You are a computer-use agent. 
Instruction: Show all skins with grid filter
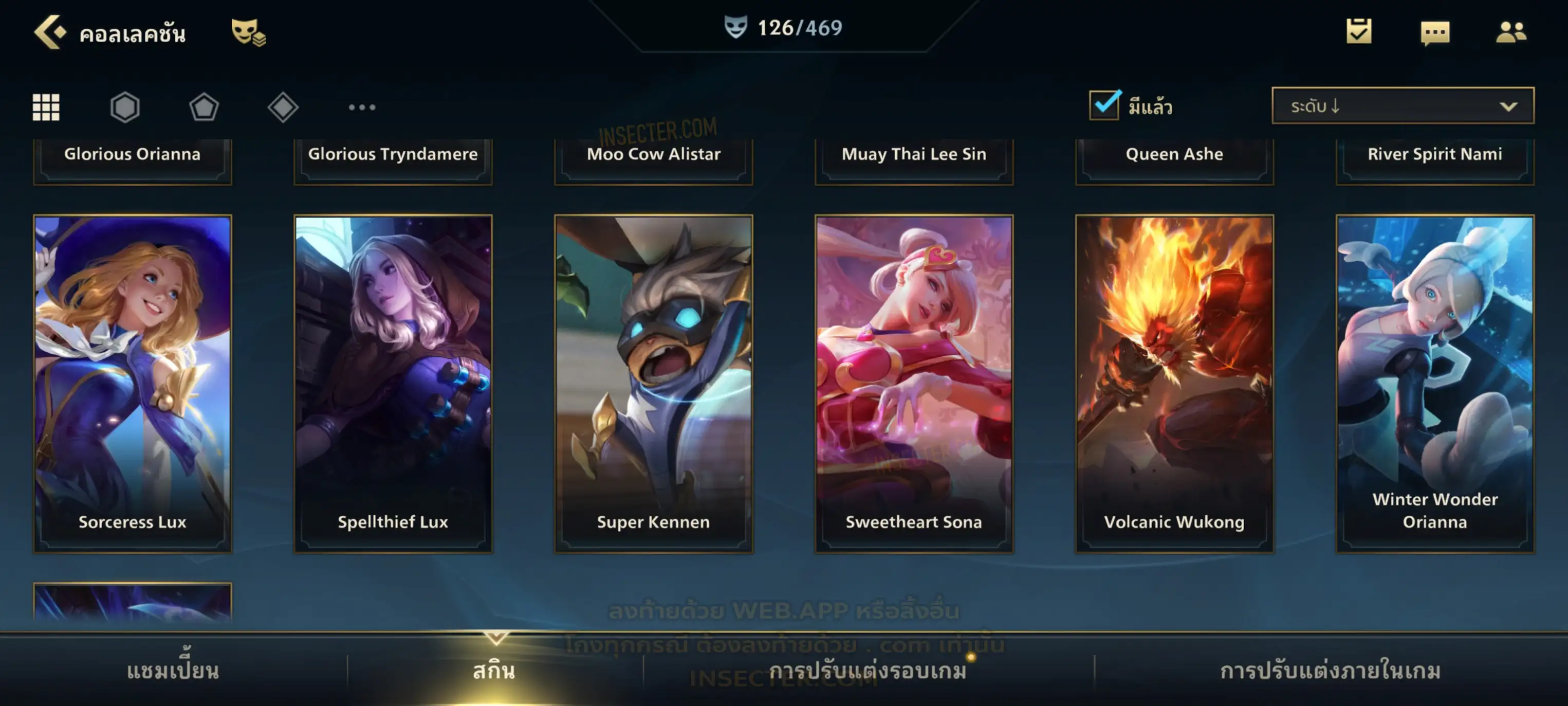pos(46,107)
